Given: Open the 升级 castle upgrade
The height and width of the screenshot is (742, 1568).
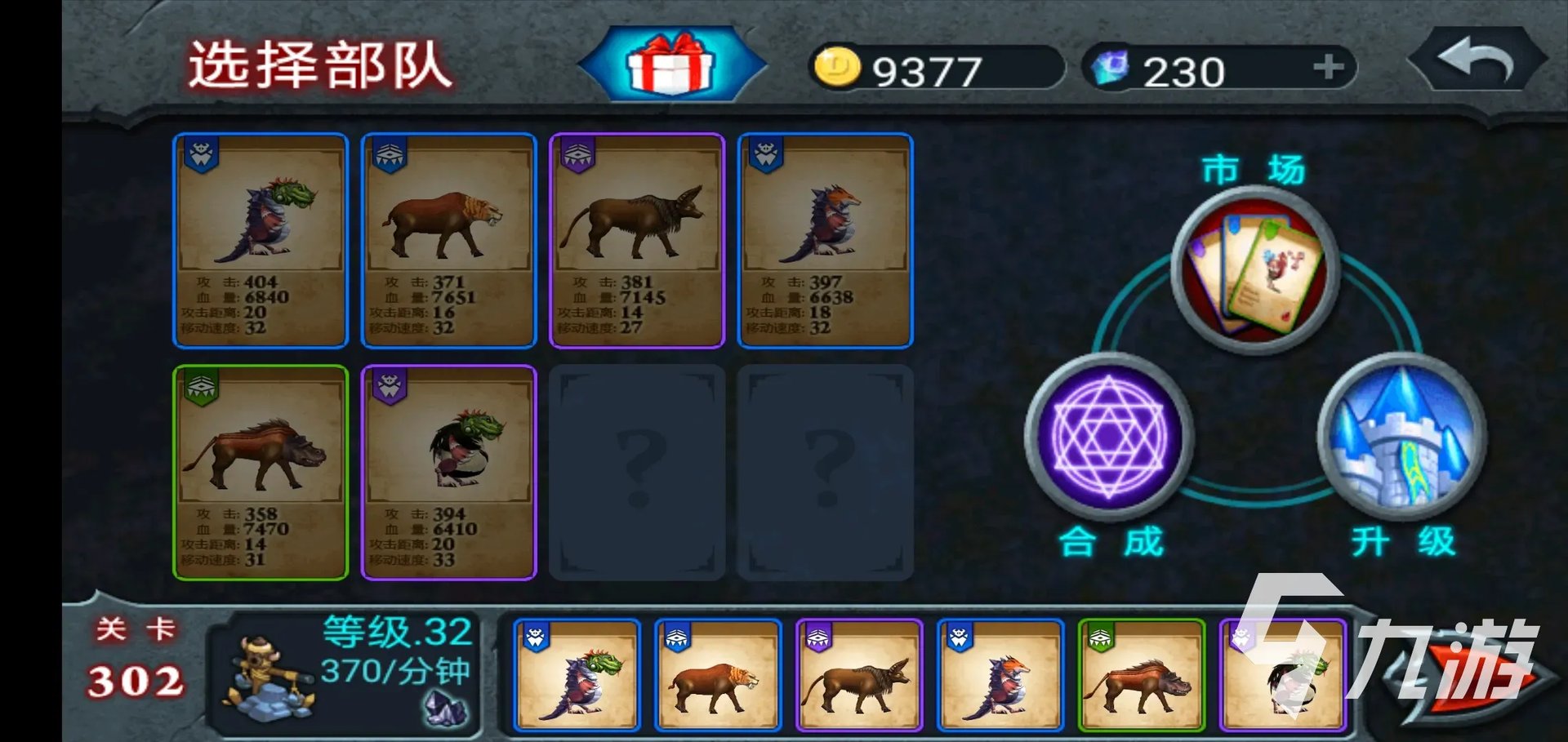Looking at the screenshot, I should tap(1401, 437).
